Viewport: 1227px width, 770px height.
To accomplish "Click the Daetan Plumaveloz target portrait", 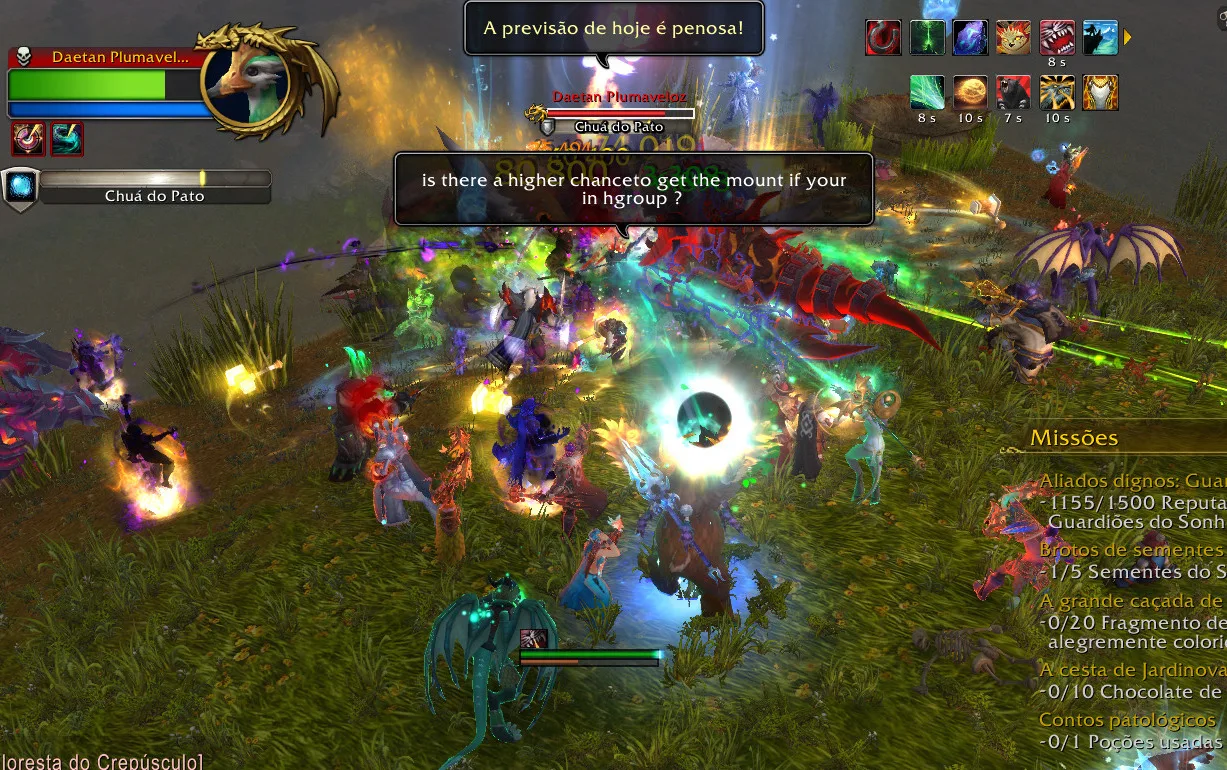I will 246,84.
